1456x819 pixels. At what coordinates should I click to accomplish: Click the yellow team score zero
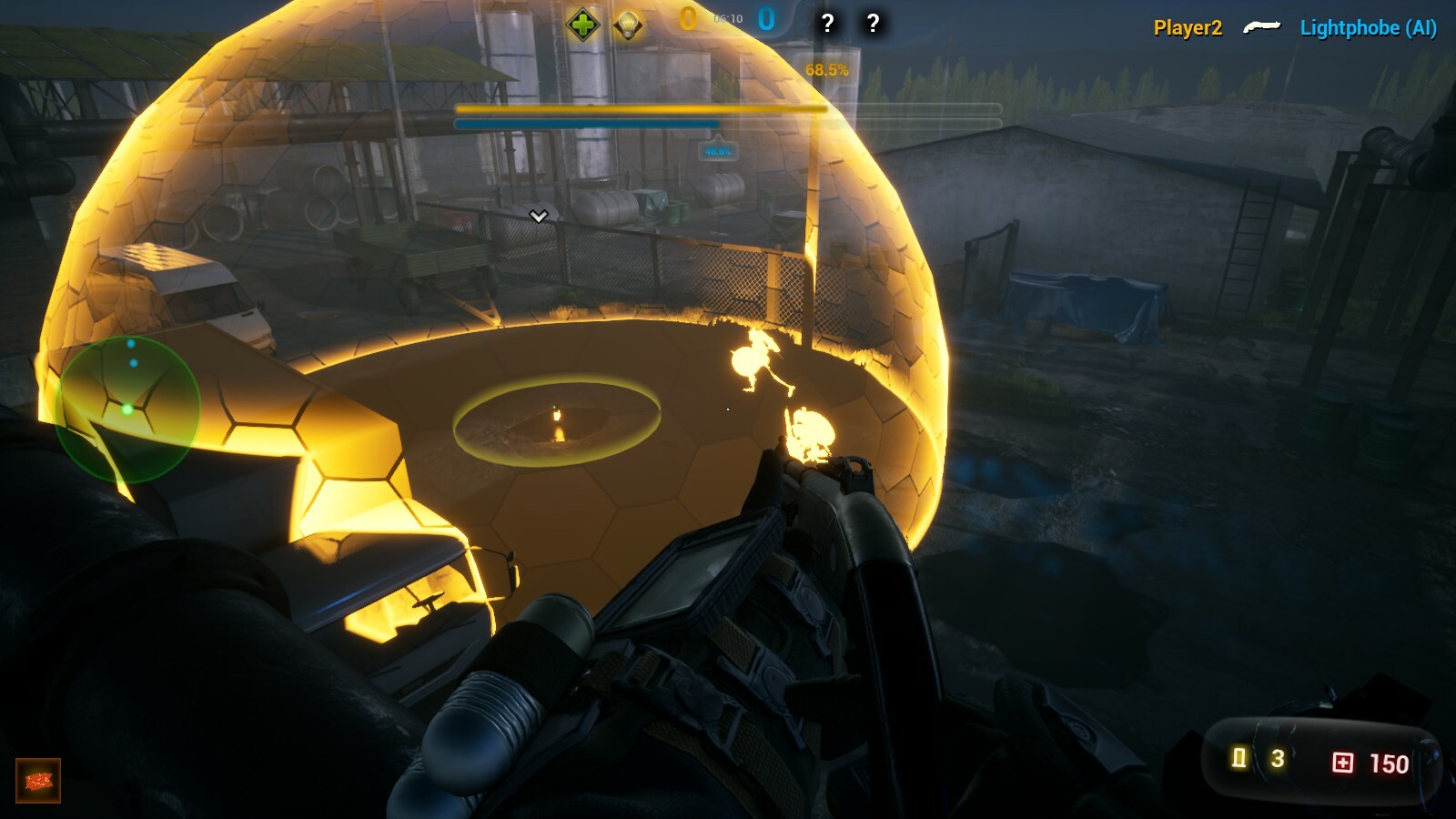point(690,16)
